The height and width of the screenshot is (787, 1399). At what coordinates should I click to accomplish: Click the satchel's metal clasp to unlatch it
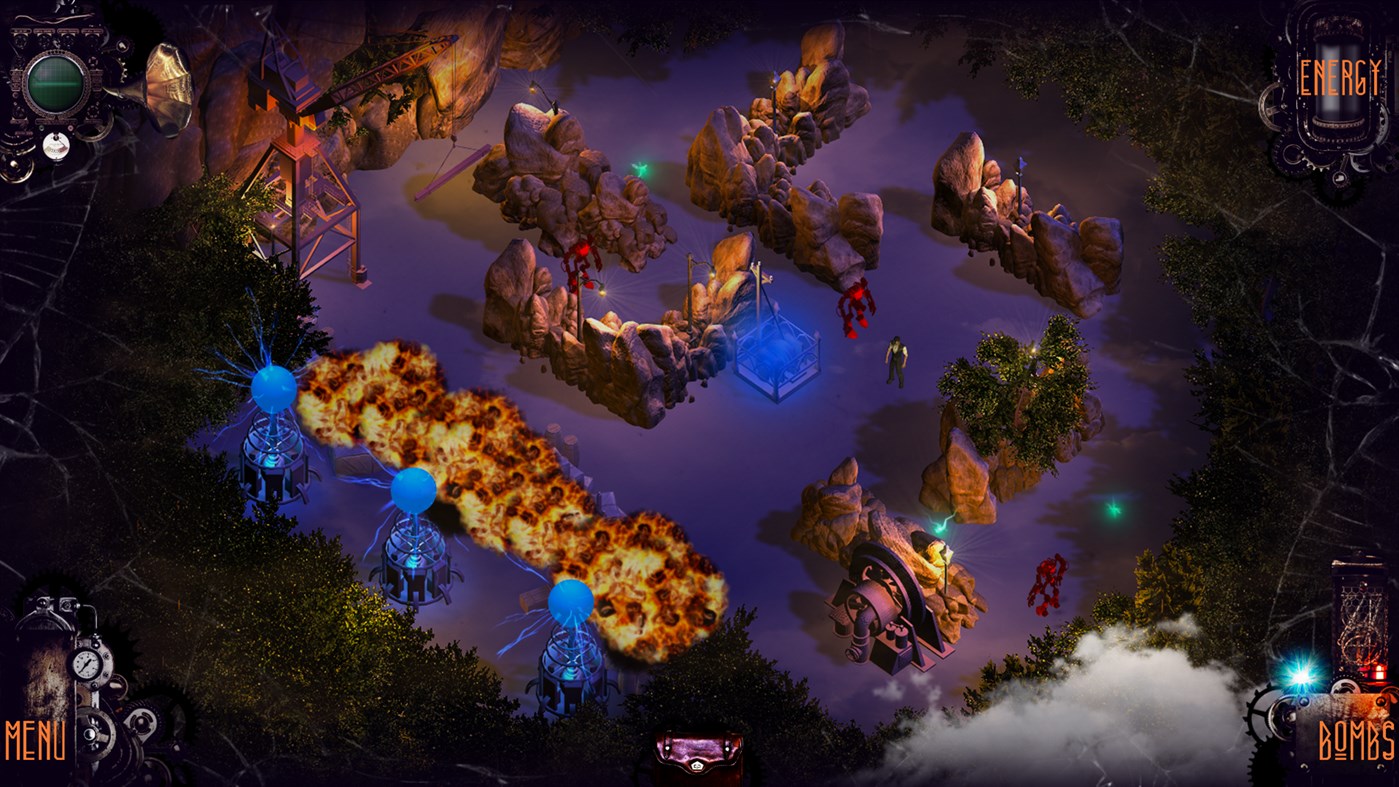click(x=697, y=765)
